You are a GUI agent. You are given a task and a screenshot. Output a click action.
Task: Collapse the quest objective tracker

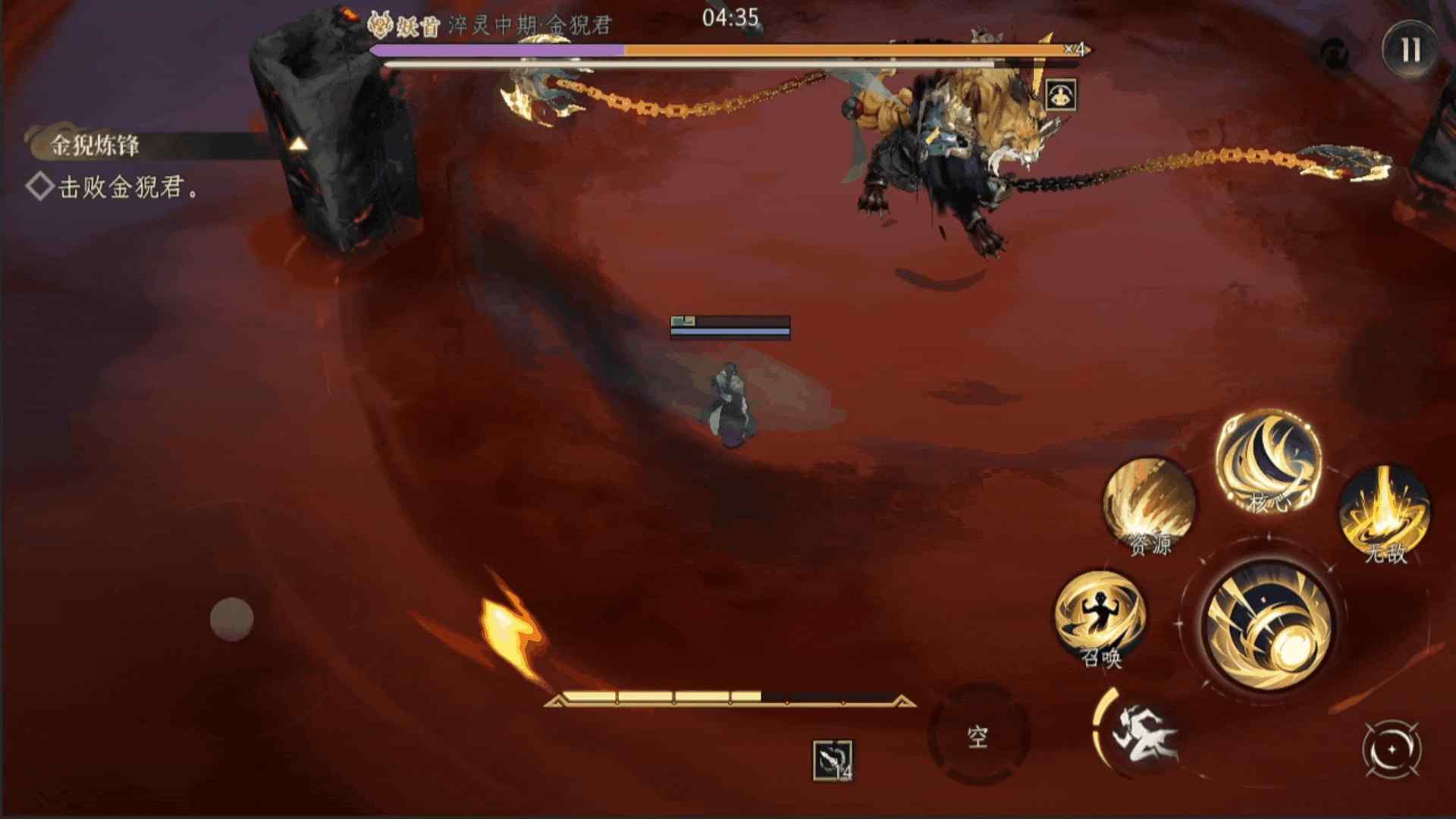[300, 143]
